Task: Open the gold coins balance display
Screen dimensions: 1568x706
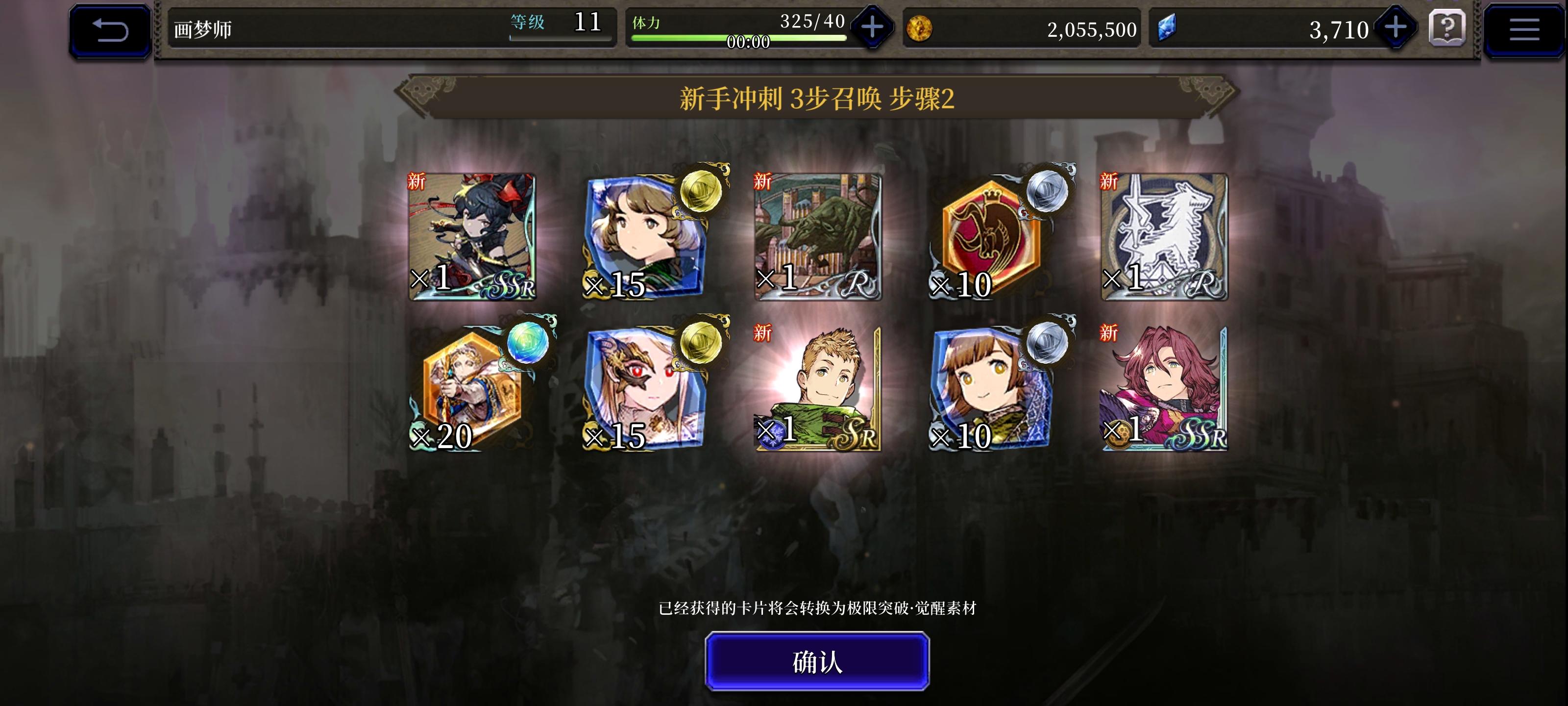Action: [x=1023, y=28]
